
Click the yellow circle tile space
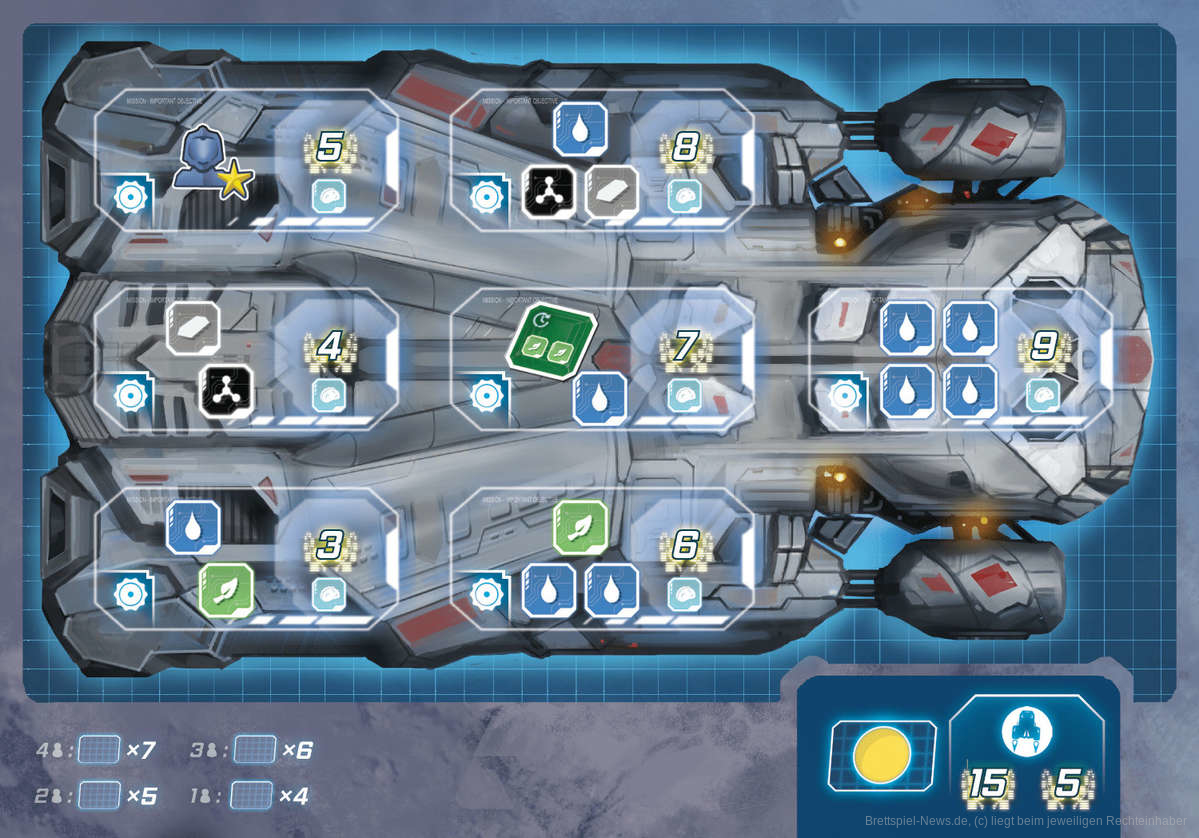[882, 755]
